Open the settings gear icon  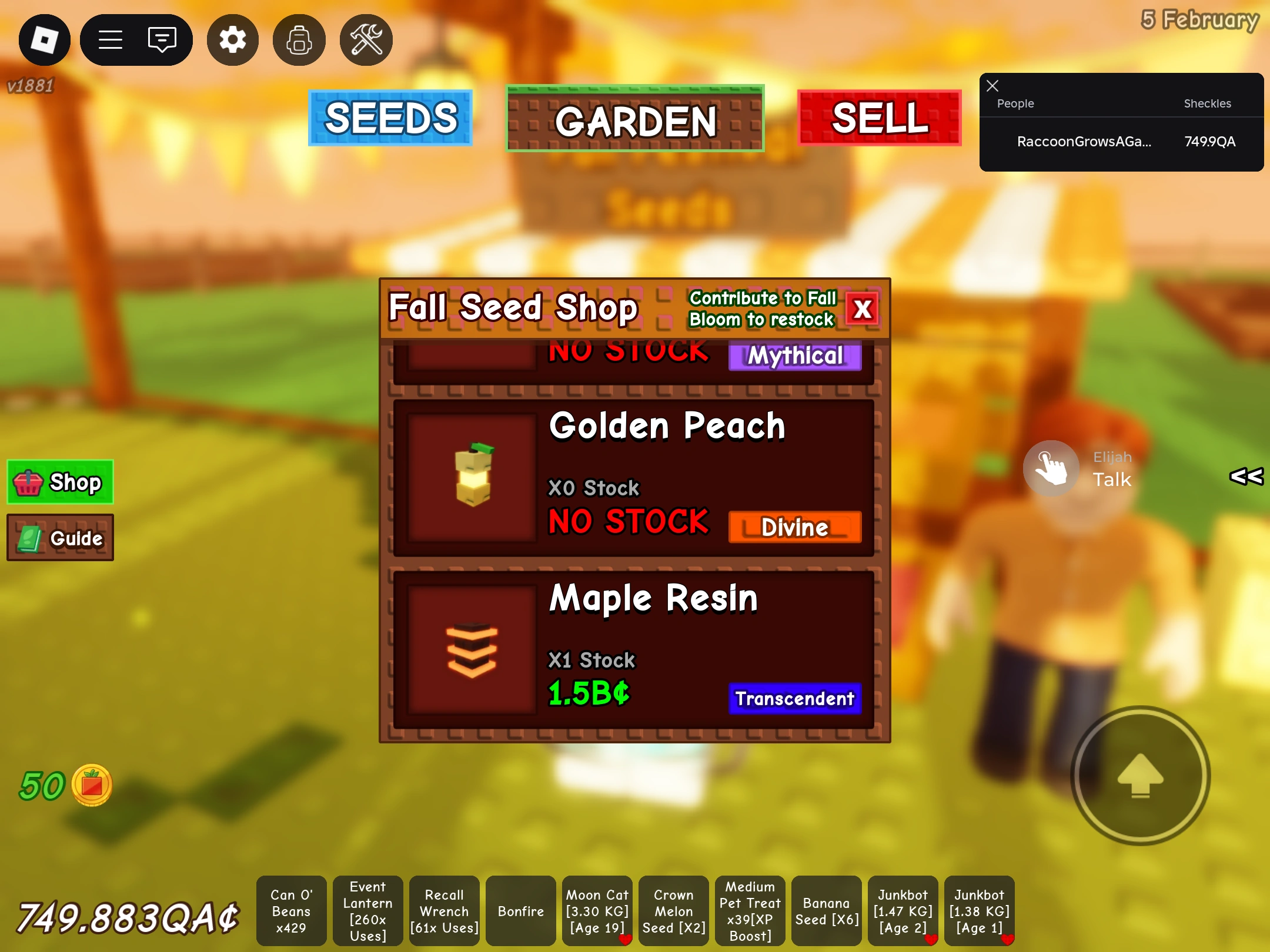(x=232, y=39)
